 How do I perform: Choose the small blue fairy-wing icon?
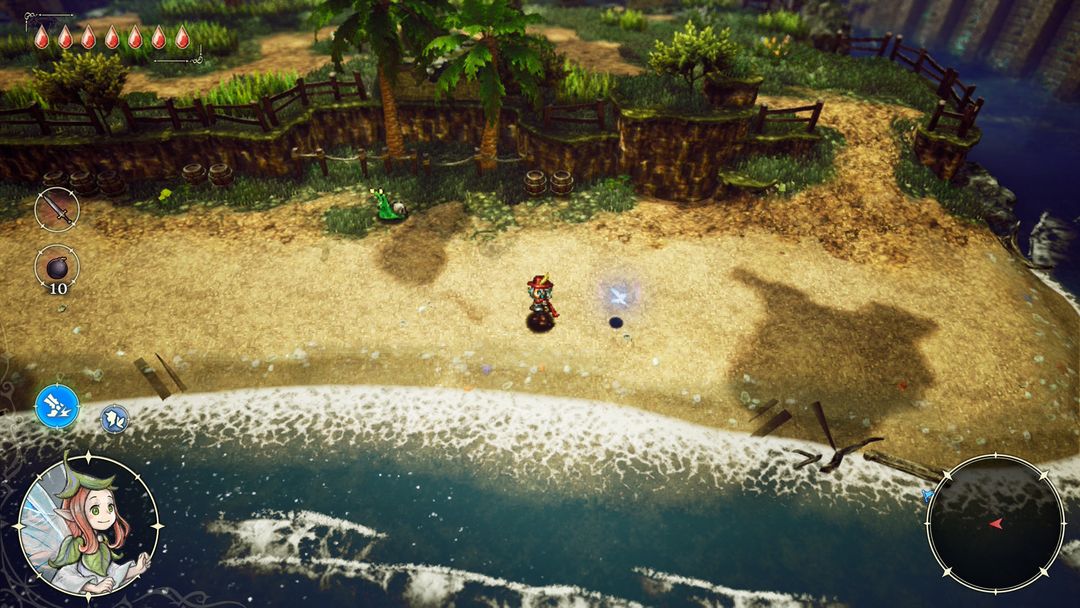(114, 418)
